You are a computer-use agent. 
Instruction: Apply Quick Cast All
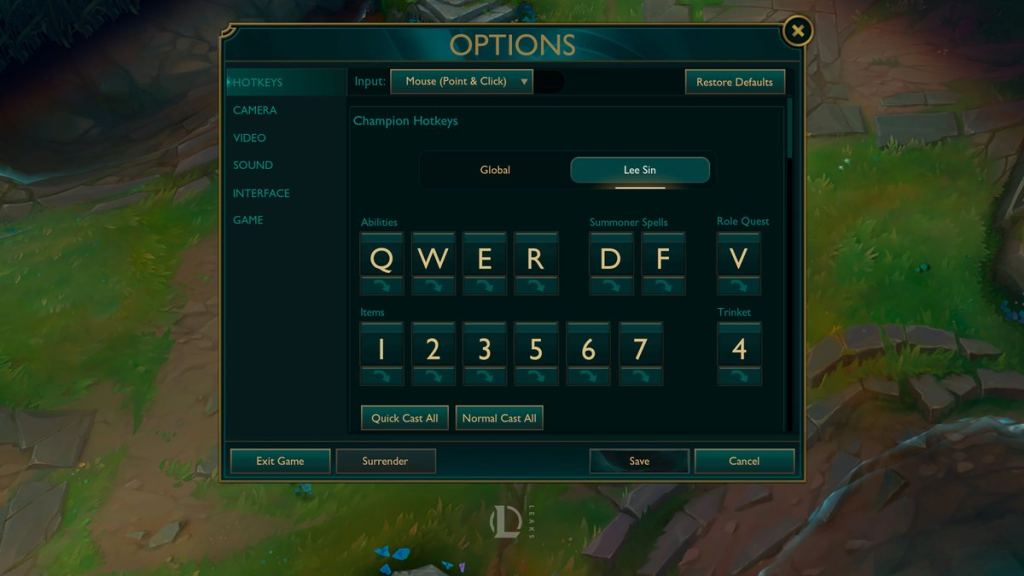pyautogui.click(x=404, y=418)
